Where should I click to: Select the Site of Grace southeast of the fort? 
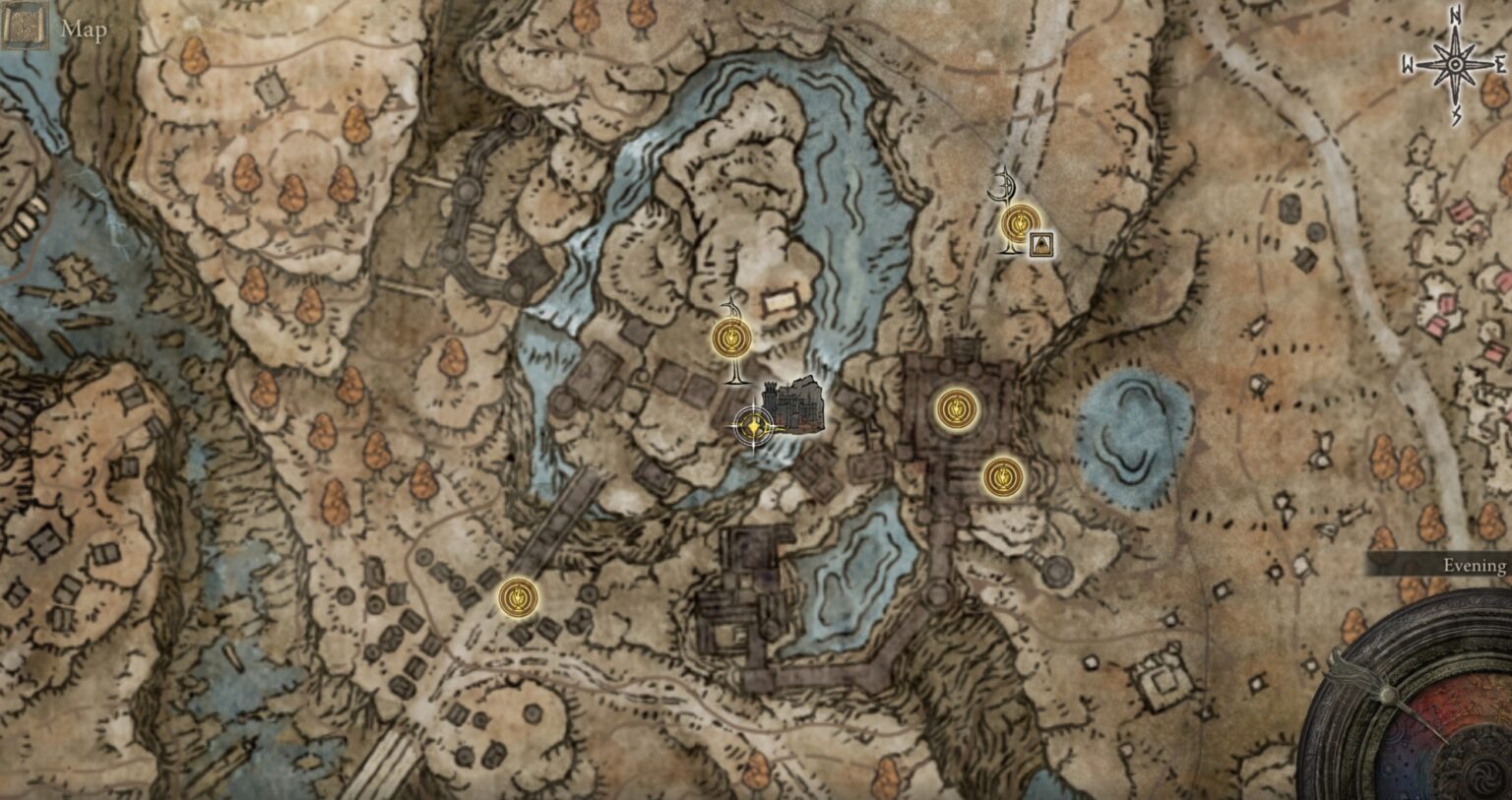[1003, 475]
